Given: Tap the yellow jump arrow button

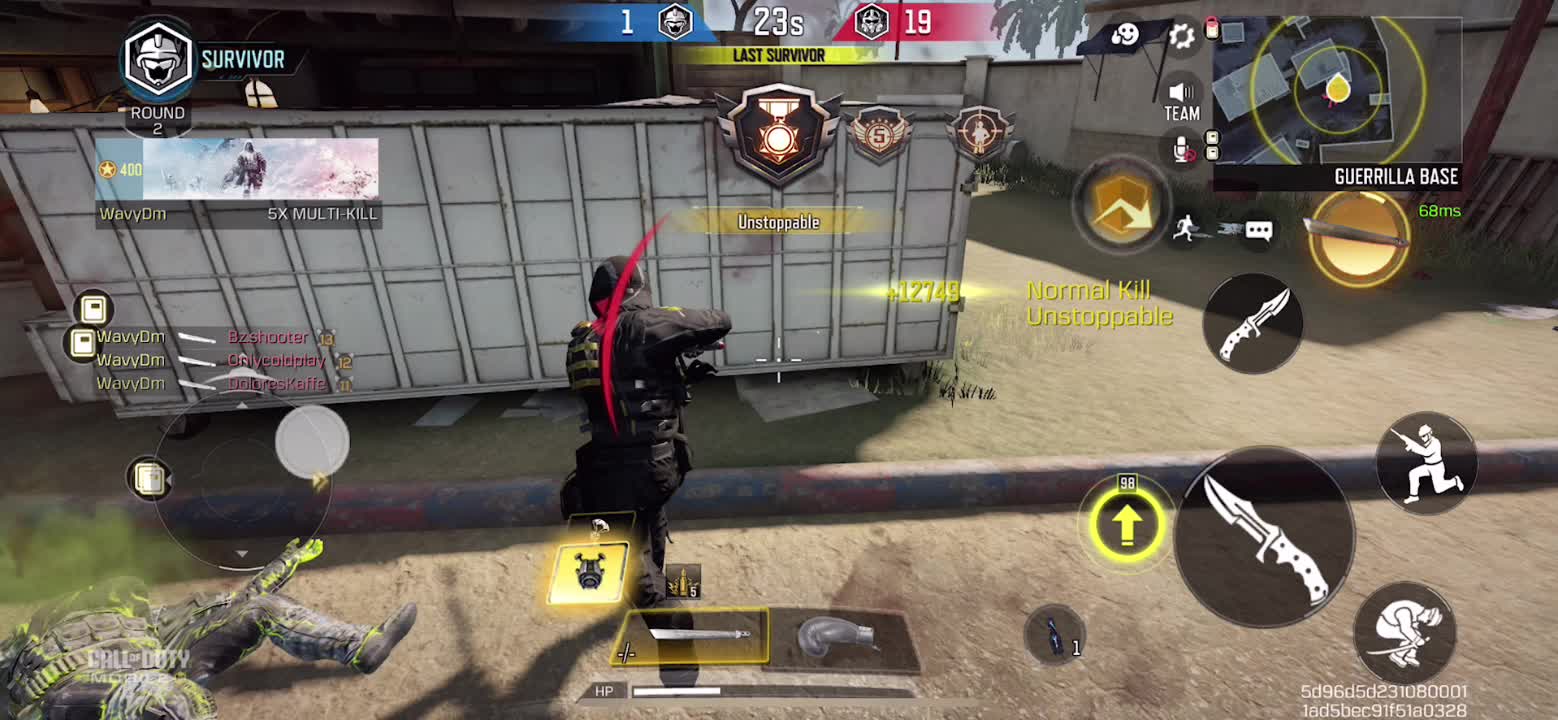Looking at the screenshot, I should pyautogui.click(x=1127, y=525).
